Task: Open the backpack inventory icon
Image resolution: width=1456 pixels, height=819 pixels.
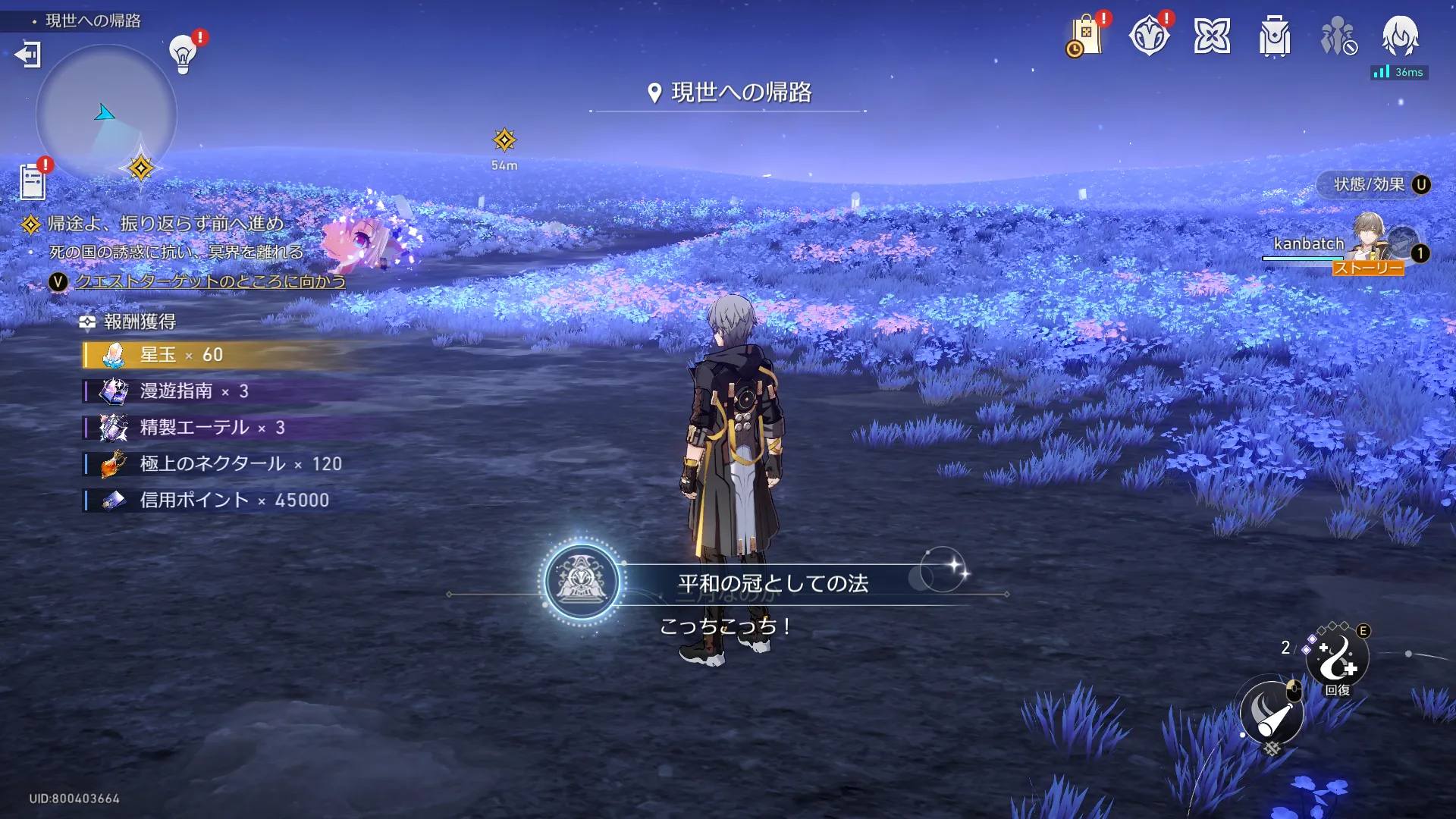Action: [x=1275, y=36]
